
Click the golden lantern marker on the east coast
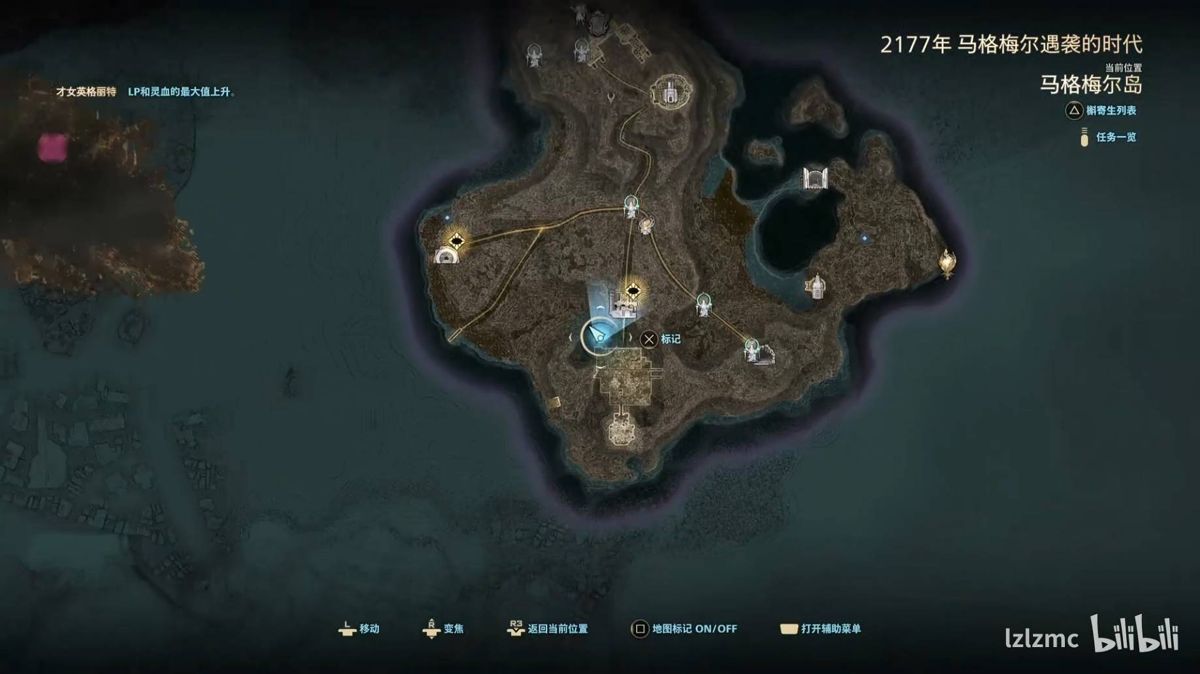click(946, 262)
